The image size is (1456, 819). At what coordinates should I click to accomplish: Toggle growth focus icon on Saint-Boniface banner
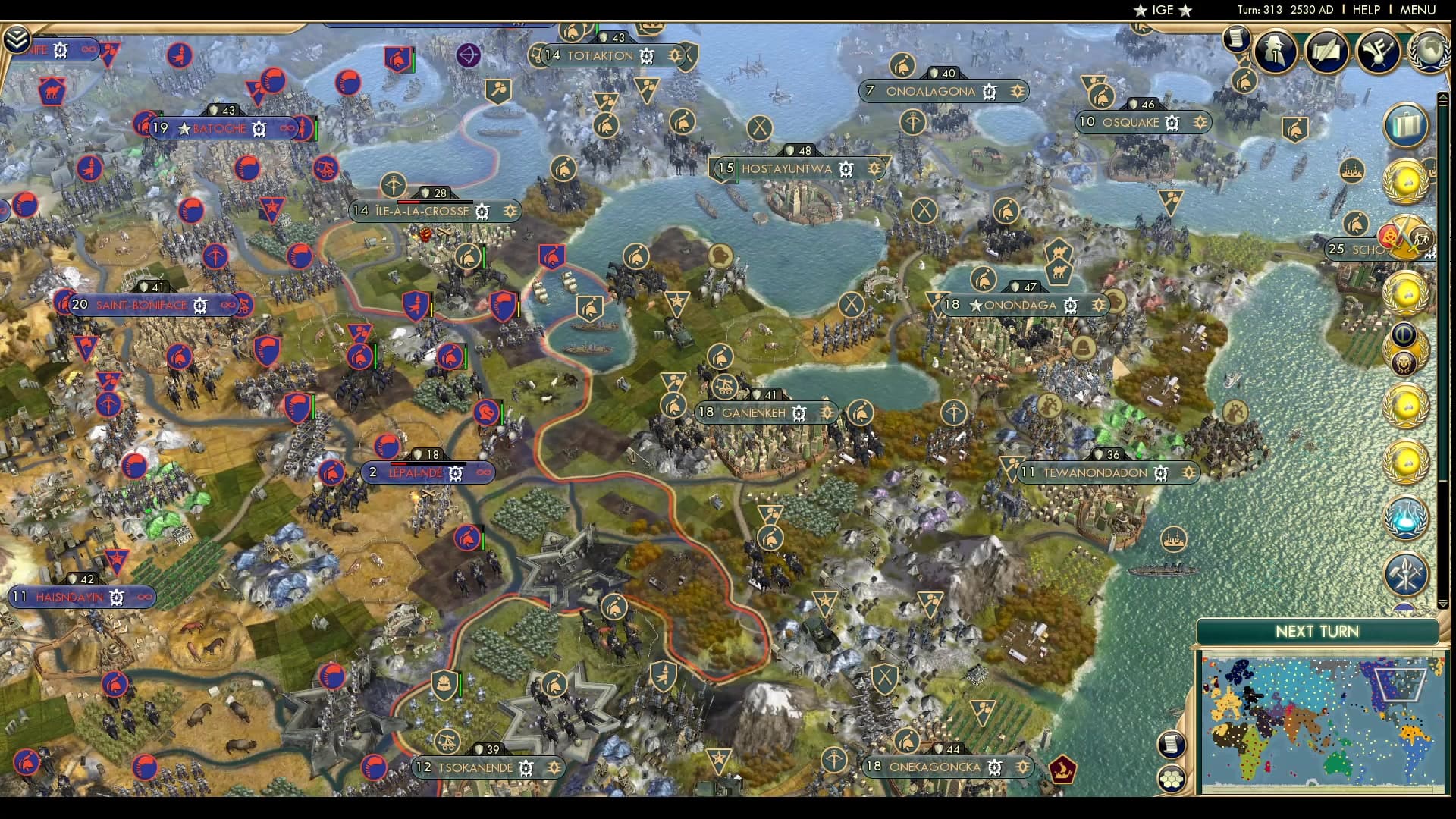click(200, 304)
